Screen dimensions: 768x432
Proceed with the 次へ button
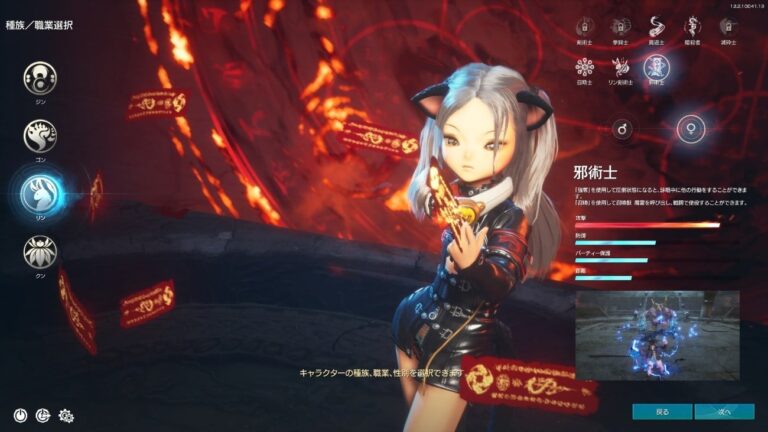pos(725,411)
